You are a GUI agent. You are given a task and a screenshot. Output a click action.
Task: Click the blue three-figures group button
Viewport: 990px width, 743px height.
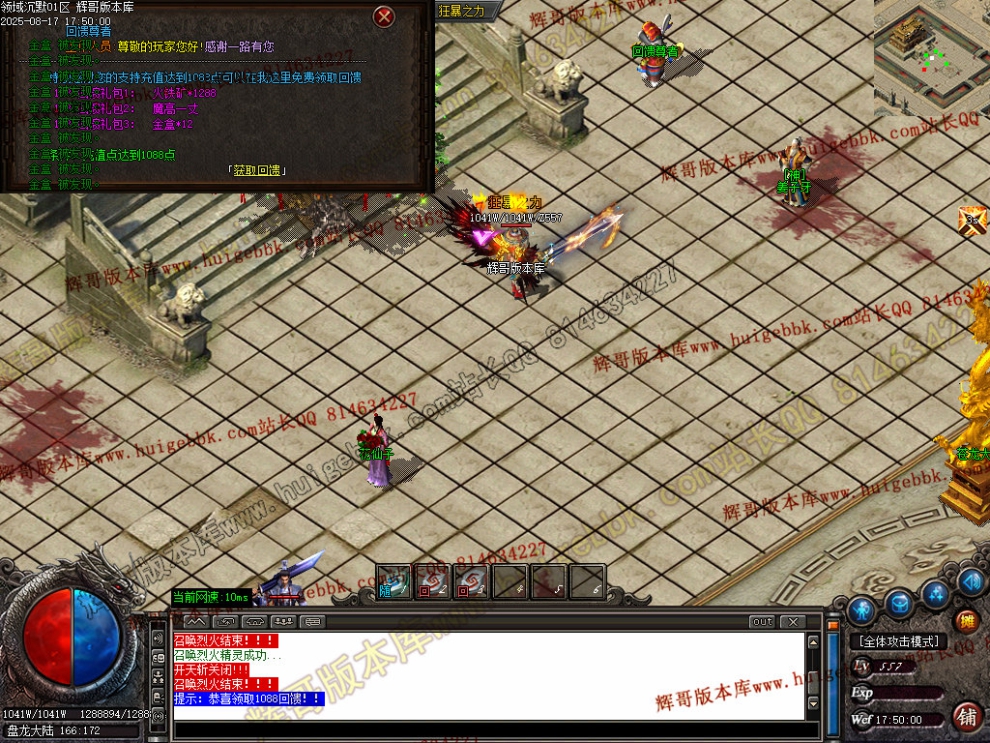[937, 596]
